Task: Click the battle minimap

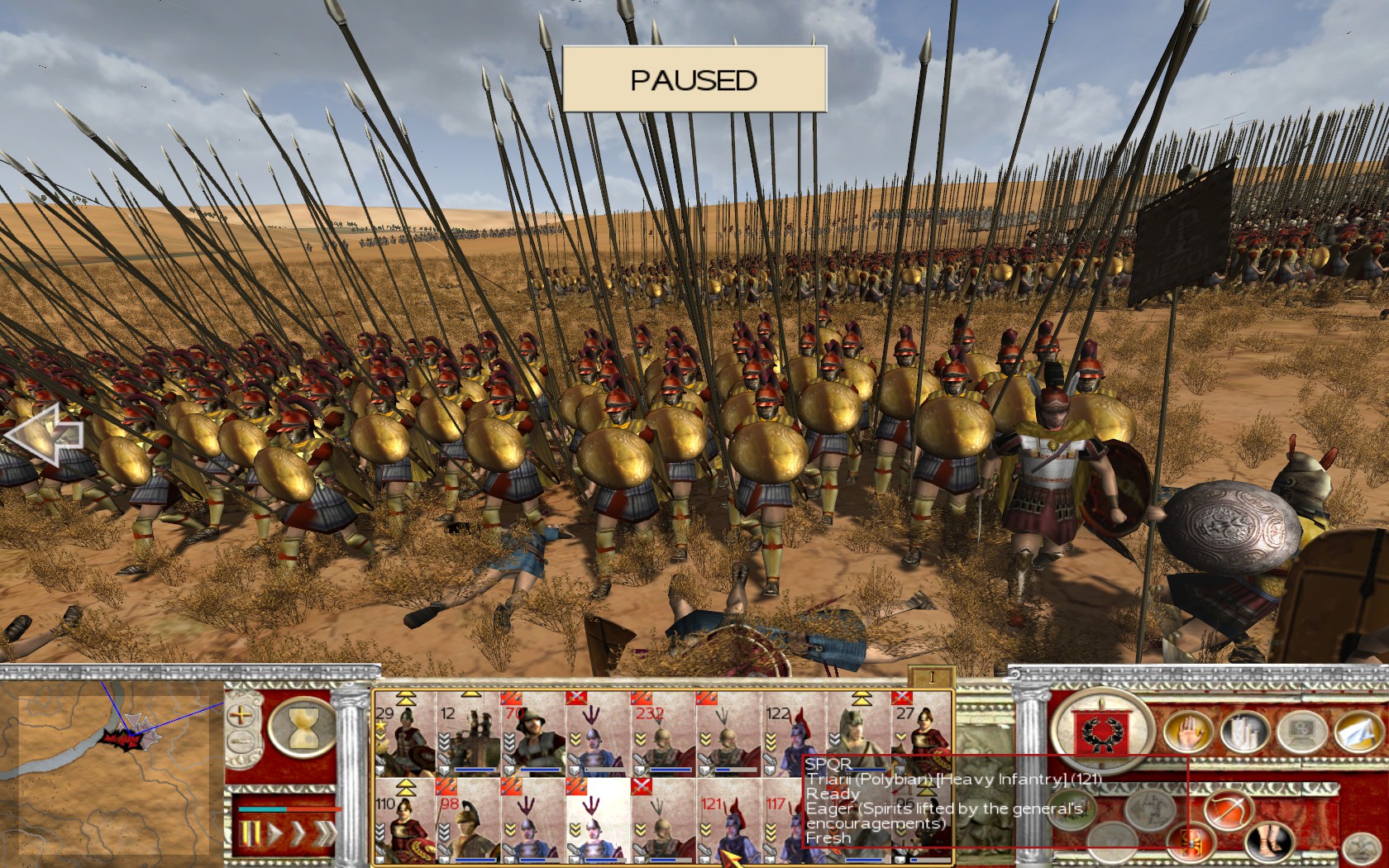Action: [x=112, y=765]
